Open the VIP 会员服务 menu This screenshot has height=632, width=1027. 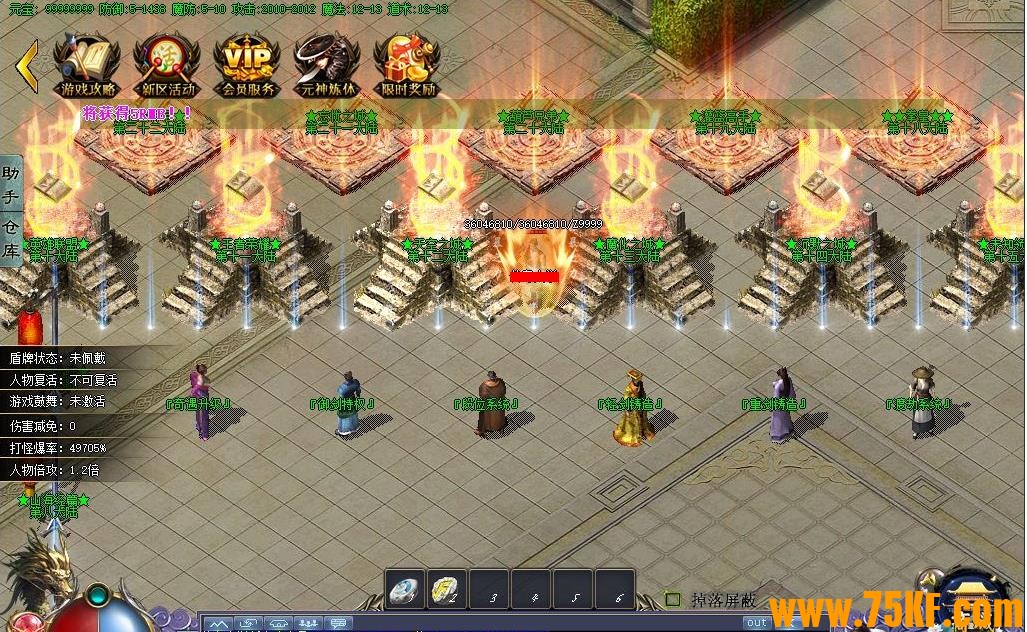247,64
